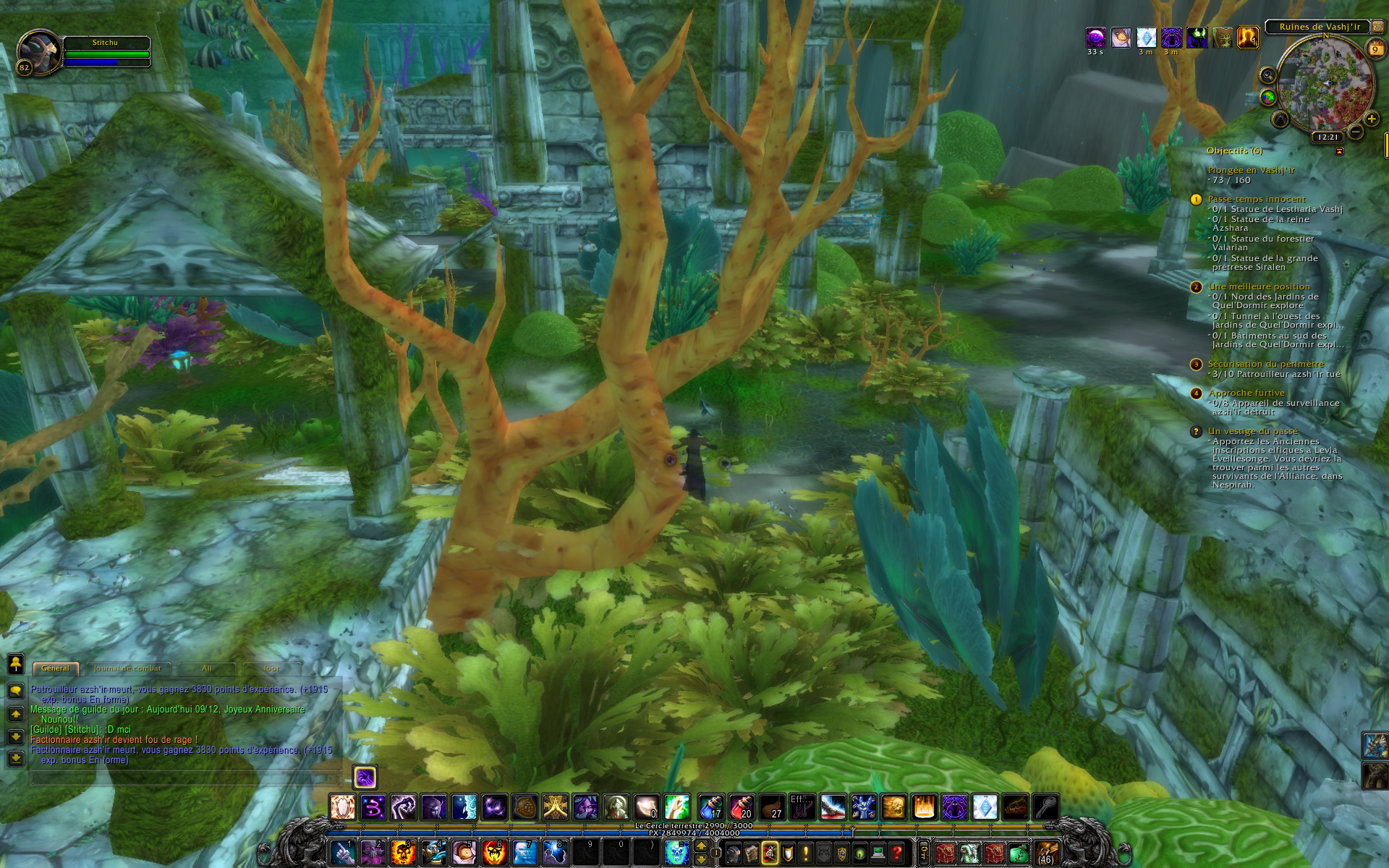Open the loot chat tab
Viewport: 1389px width, 868px height.
(x=272, y=668)
